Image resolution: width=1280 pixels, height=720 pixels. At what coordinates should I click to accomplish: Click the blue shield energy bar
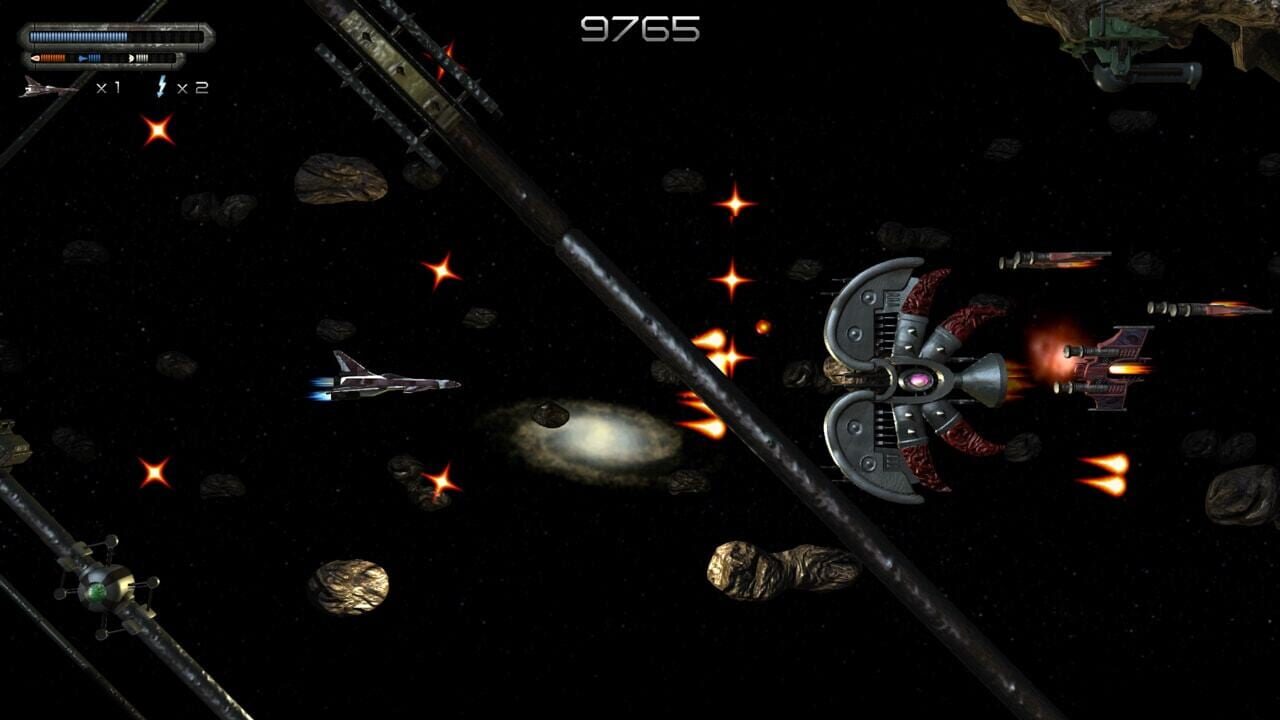tap(78, 36)
